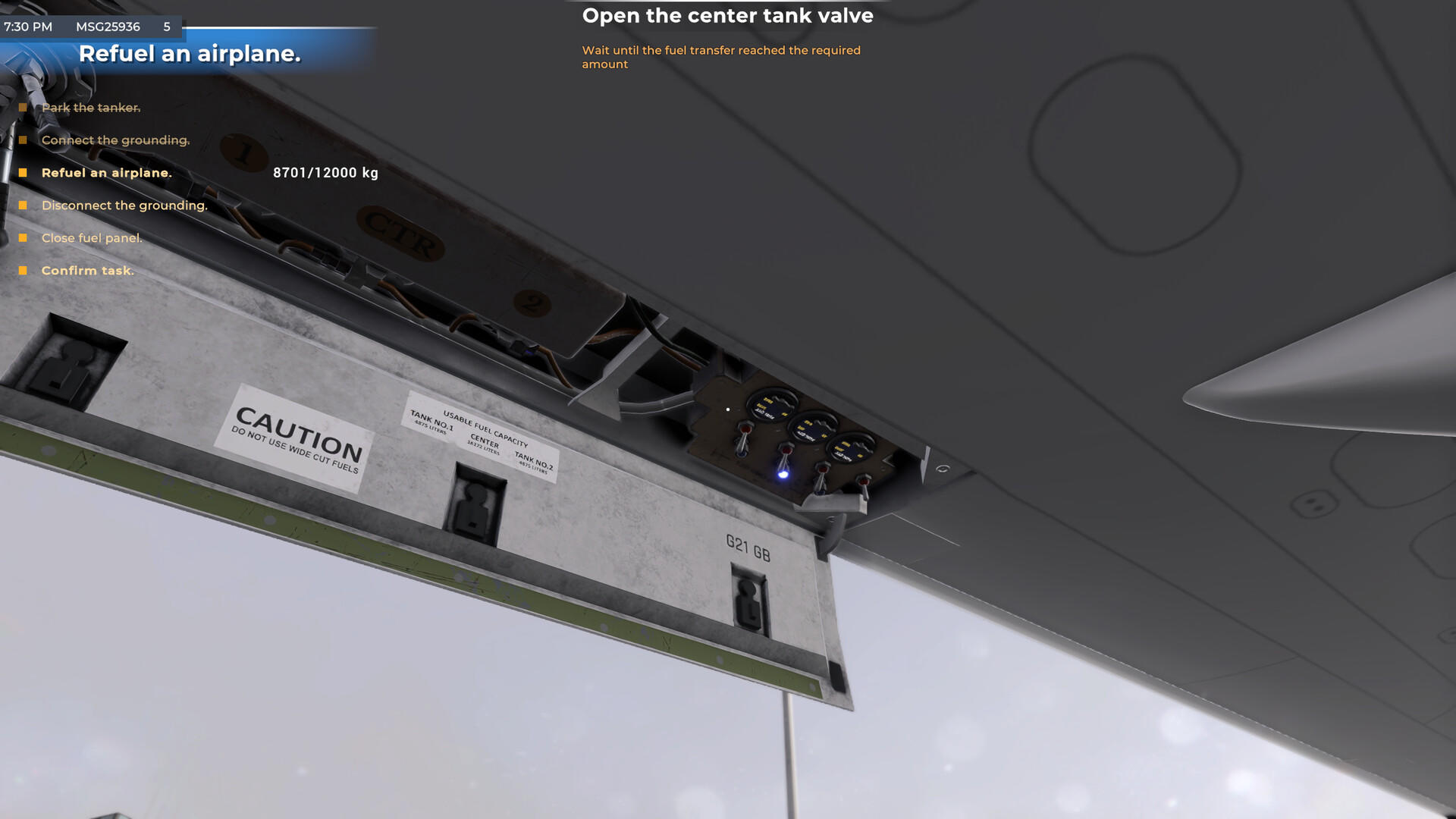Click the 8701/12000 kg fuel transfer progress
1456x819 pixels.
point(325,173)
